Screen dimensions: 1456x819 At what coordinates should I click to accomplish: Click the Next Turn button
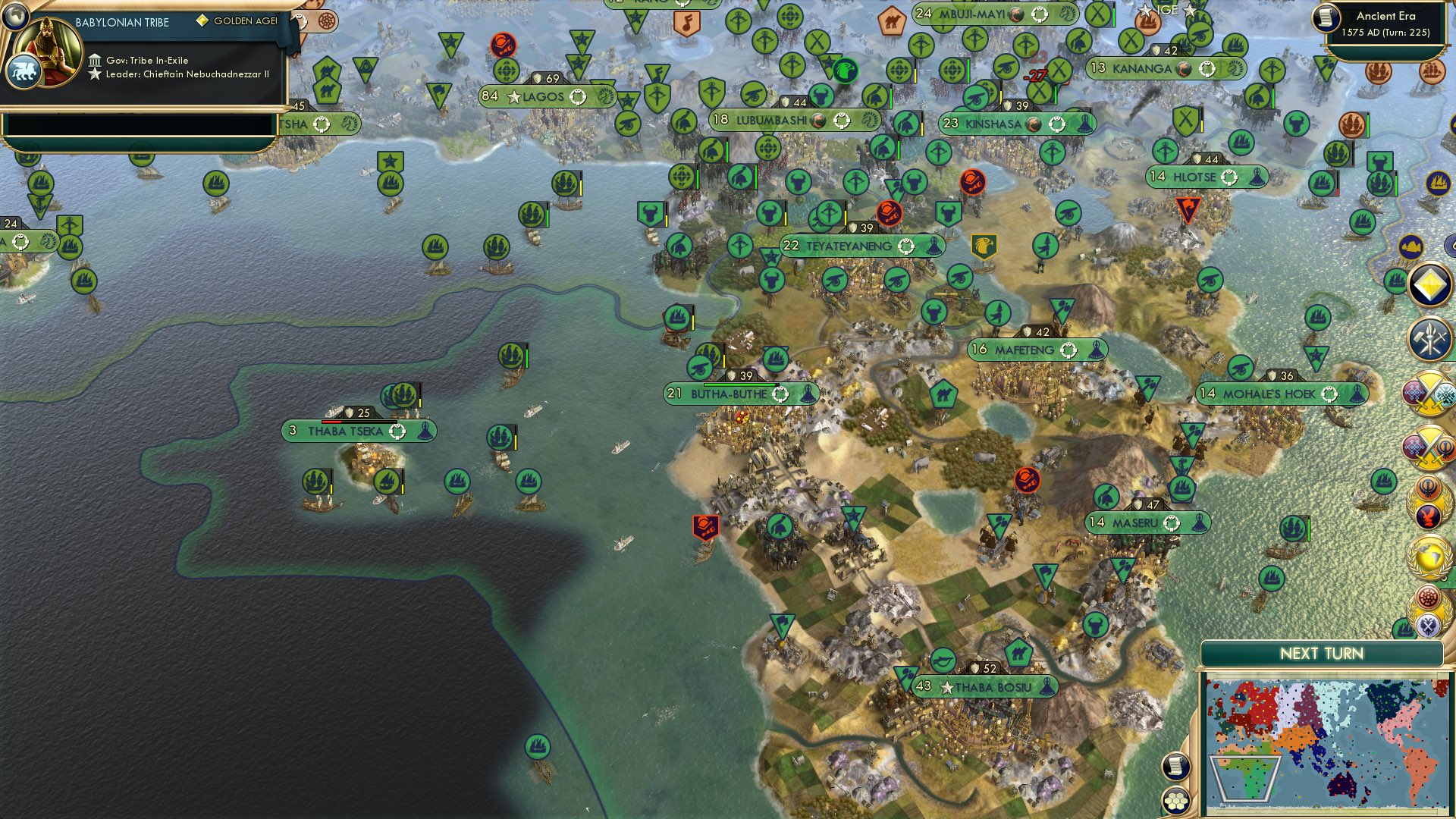[1323, 652]
